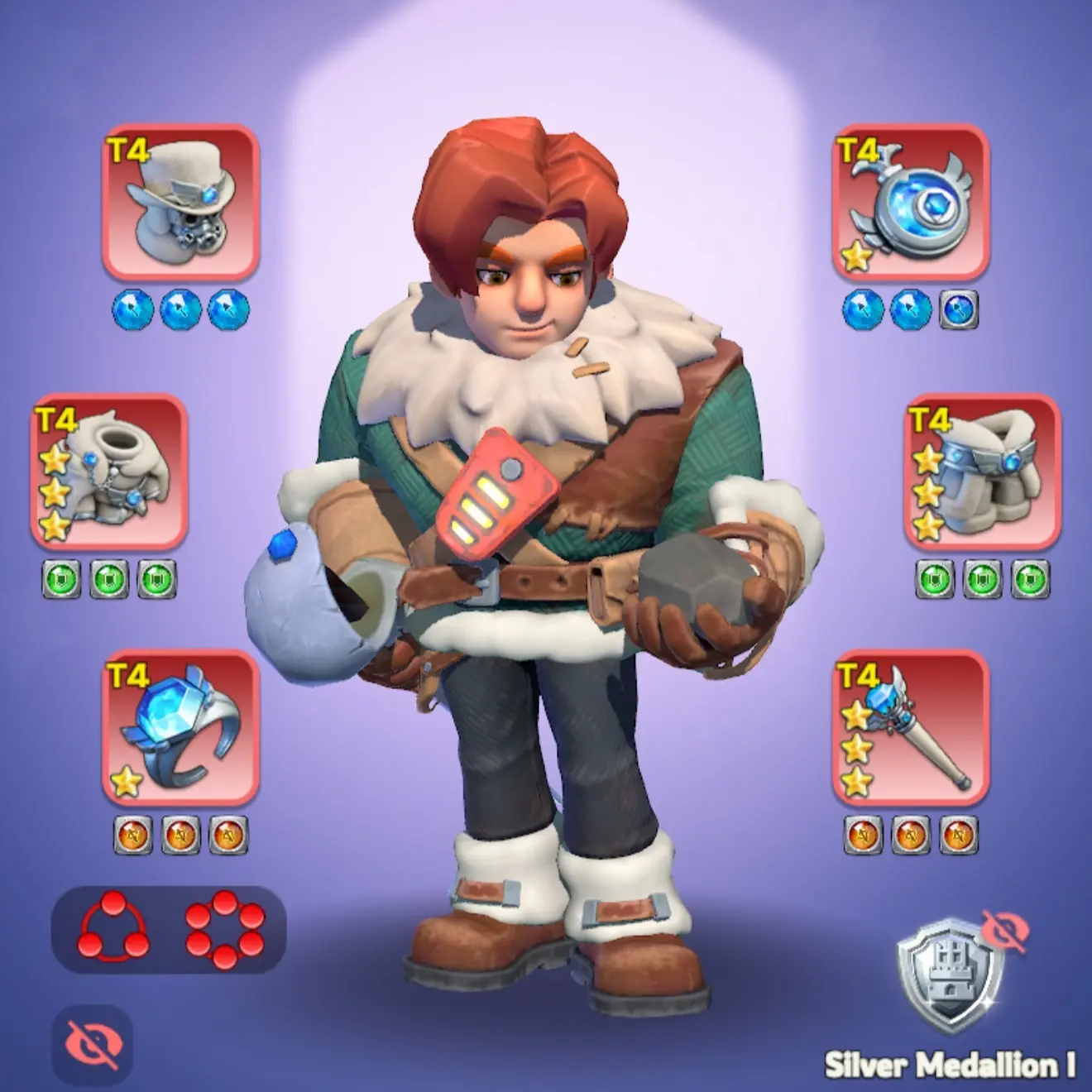Select the T4 belted trousers slot
Screen dimensions: 1092x1092
pyautogui.click(x=983, y=472)
